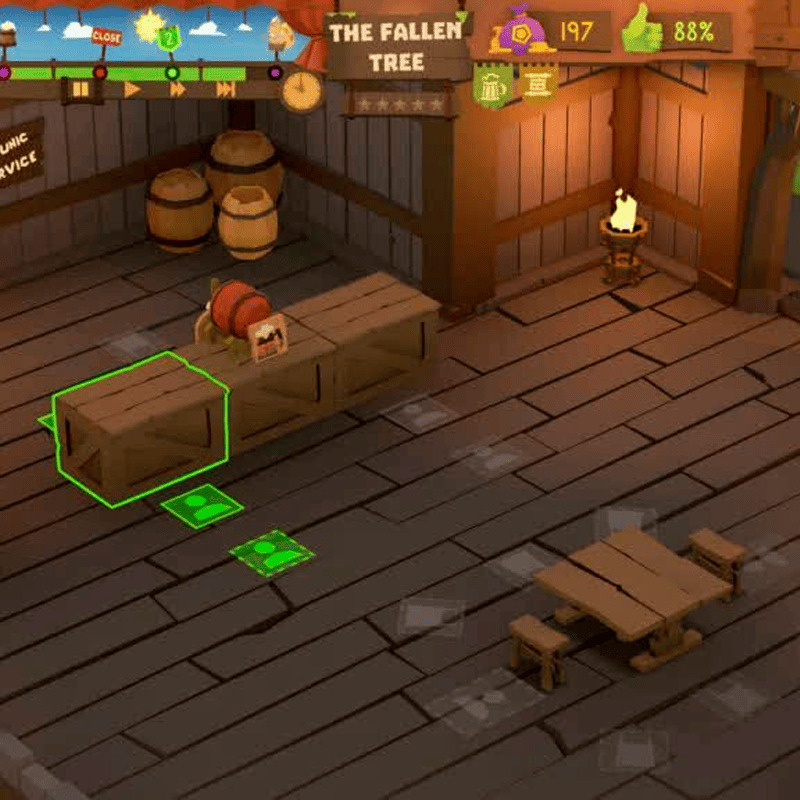
Task: Activate the fastest triple-arrow speed
Action: (x=226, y=90)
